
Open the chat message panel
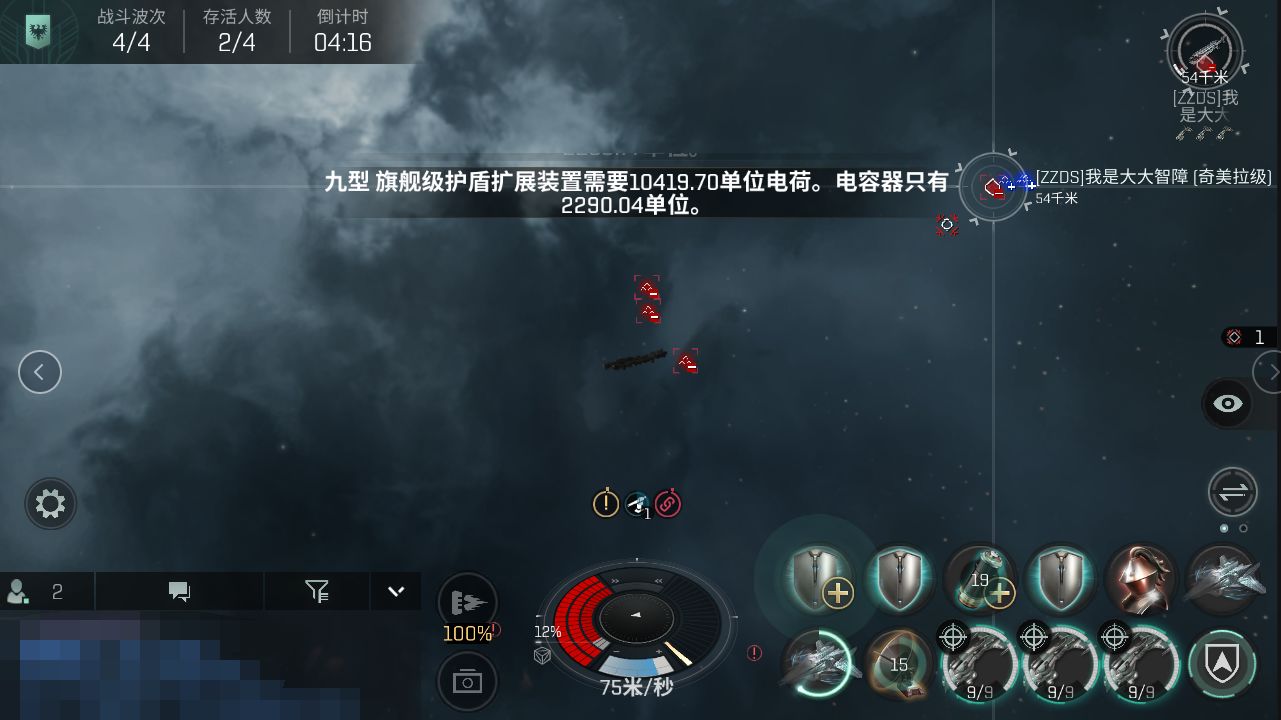(178, 591)
